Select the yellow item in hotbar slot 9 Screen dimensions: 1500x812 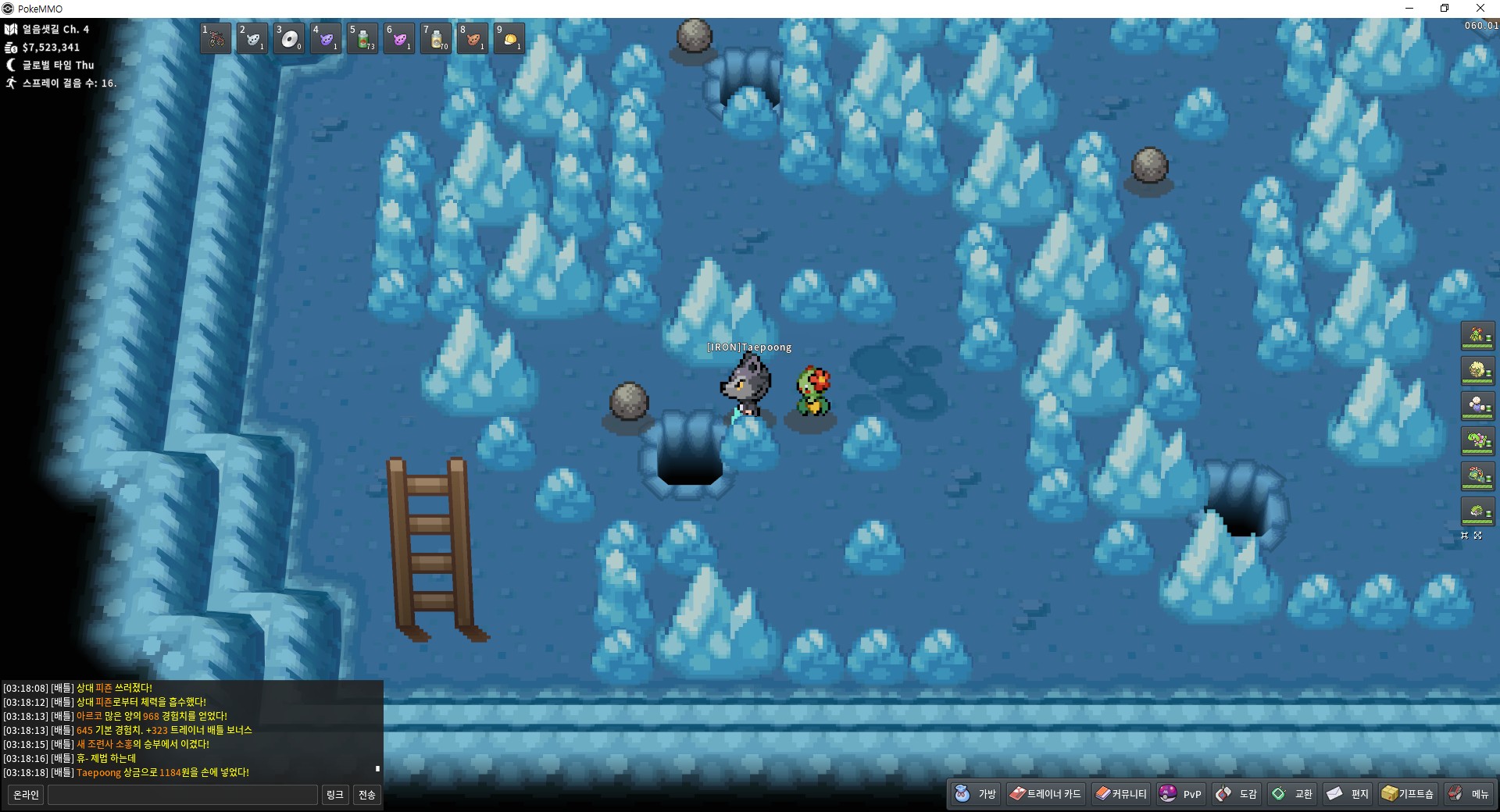(509, 38)
